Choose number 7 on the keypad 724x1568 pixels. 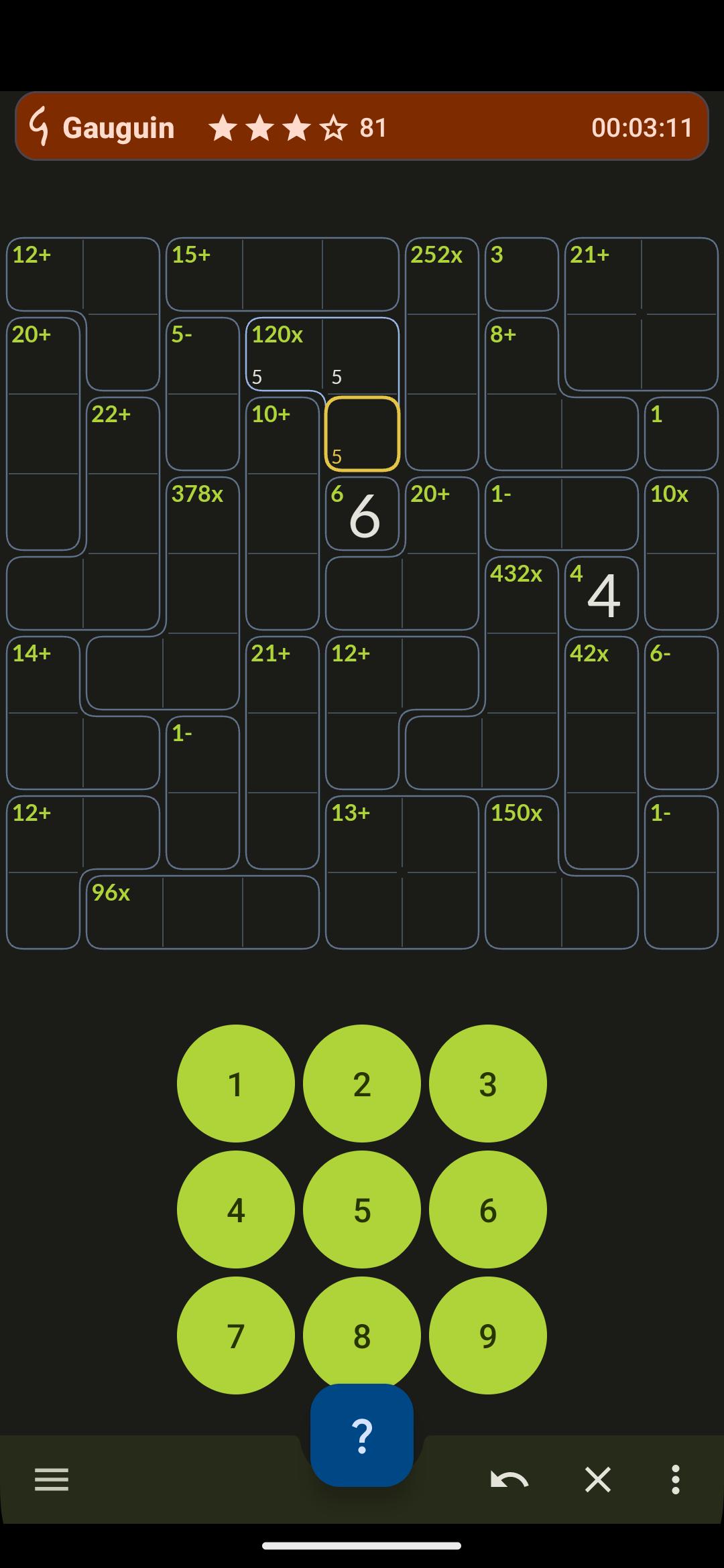pyautogui.click(x=235, y=1335)
